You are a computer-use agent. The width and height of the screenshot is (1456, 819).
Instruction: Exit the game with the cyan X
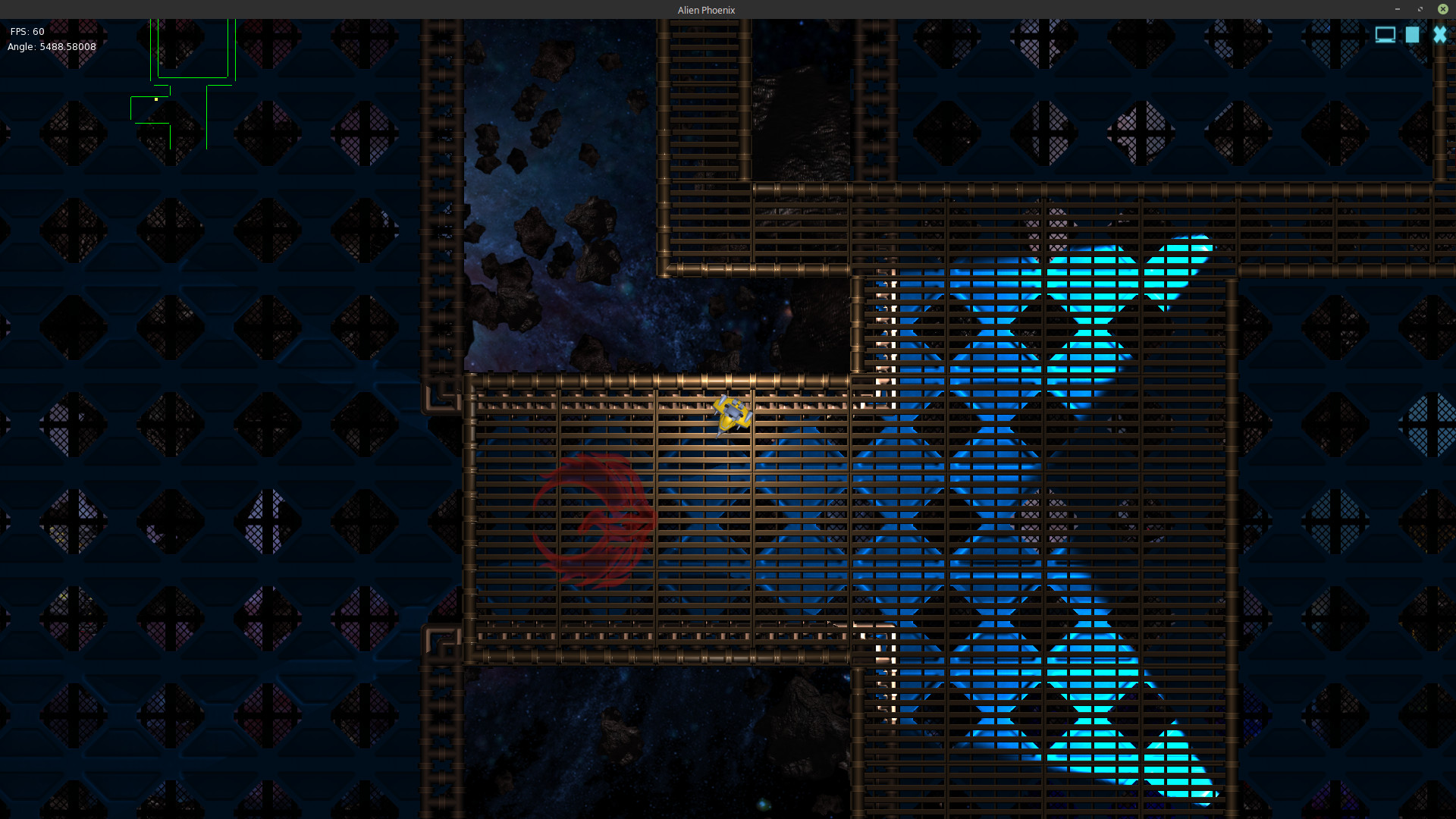coord(1439,35)
